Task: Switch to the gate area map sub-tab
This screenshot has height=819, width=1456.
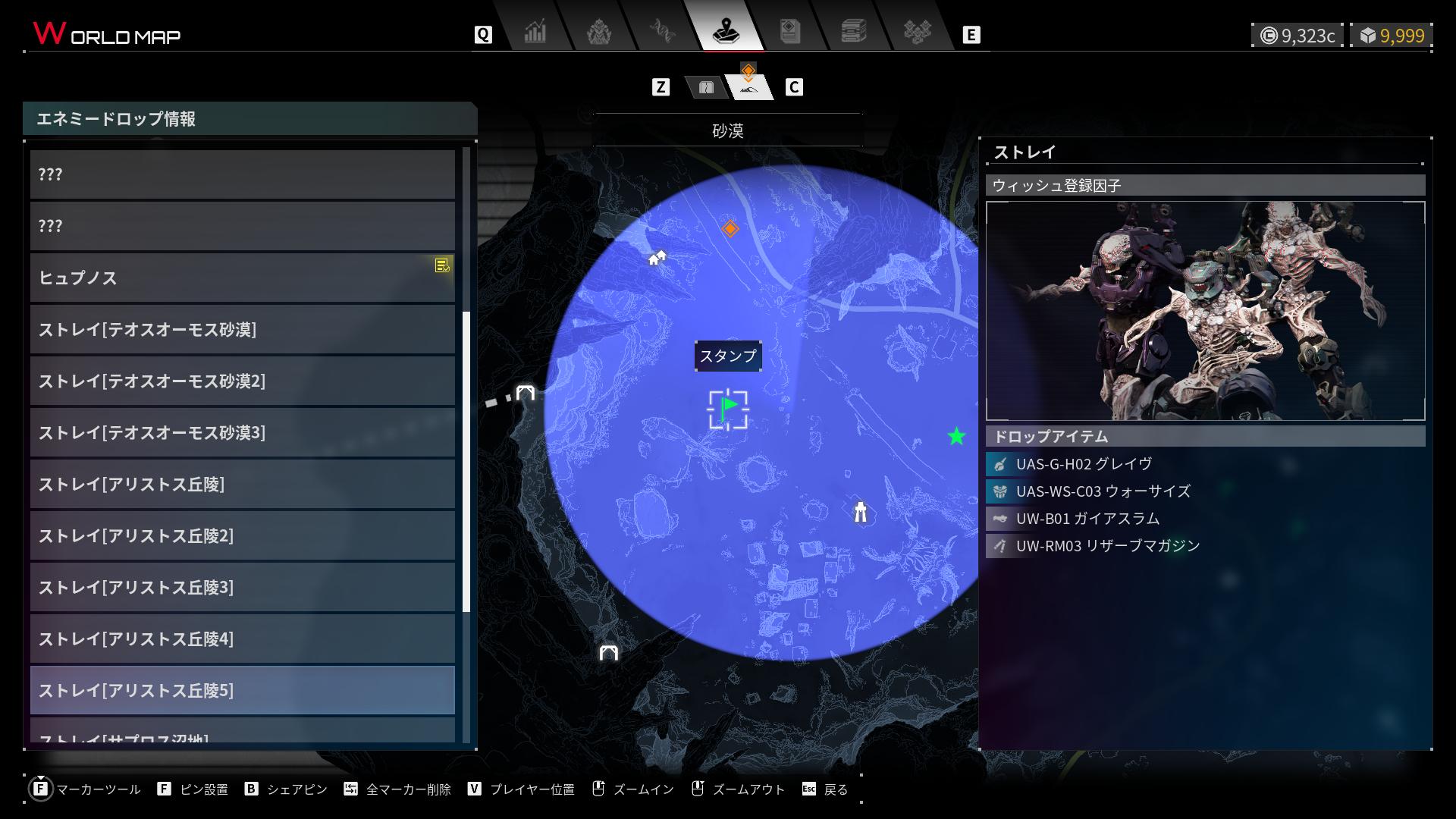Action: click(x=706, y=87)
